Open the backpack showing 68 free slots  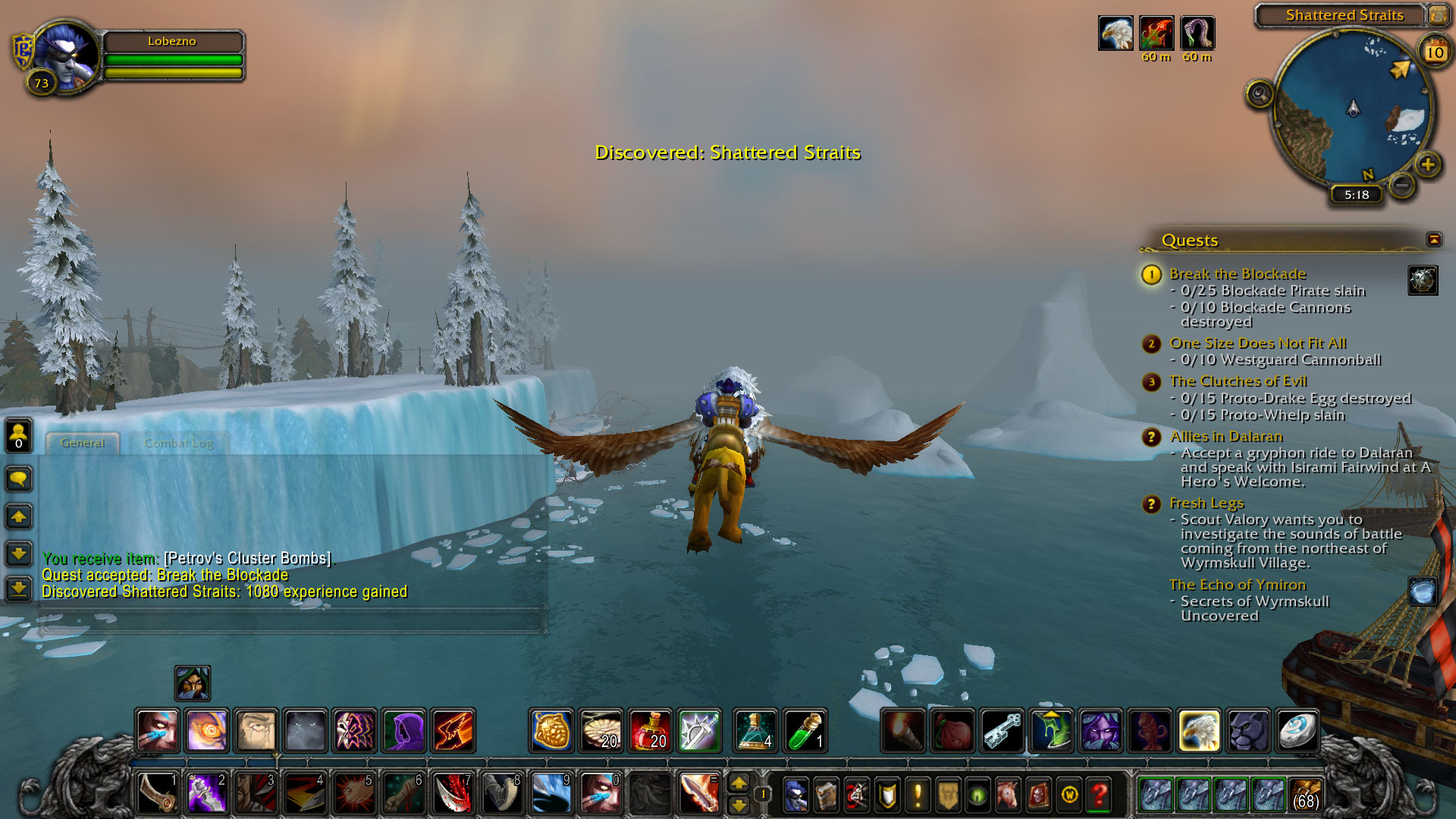tap(1304, 795)
